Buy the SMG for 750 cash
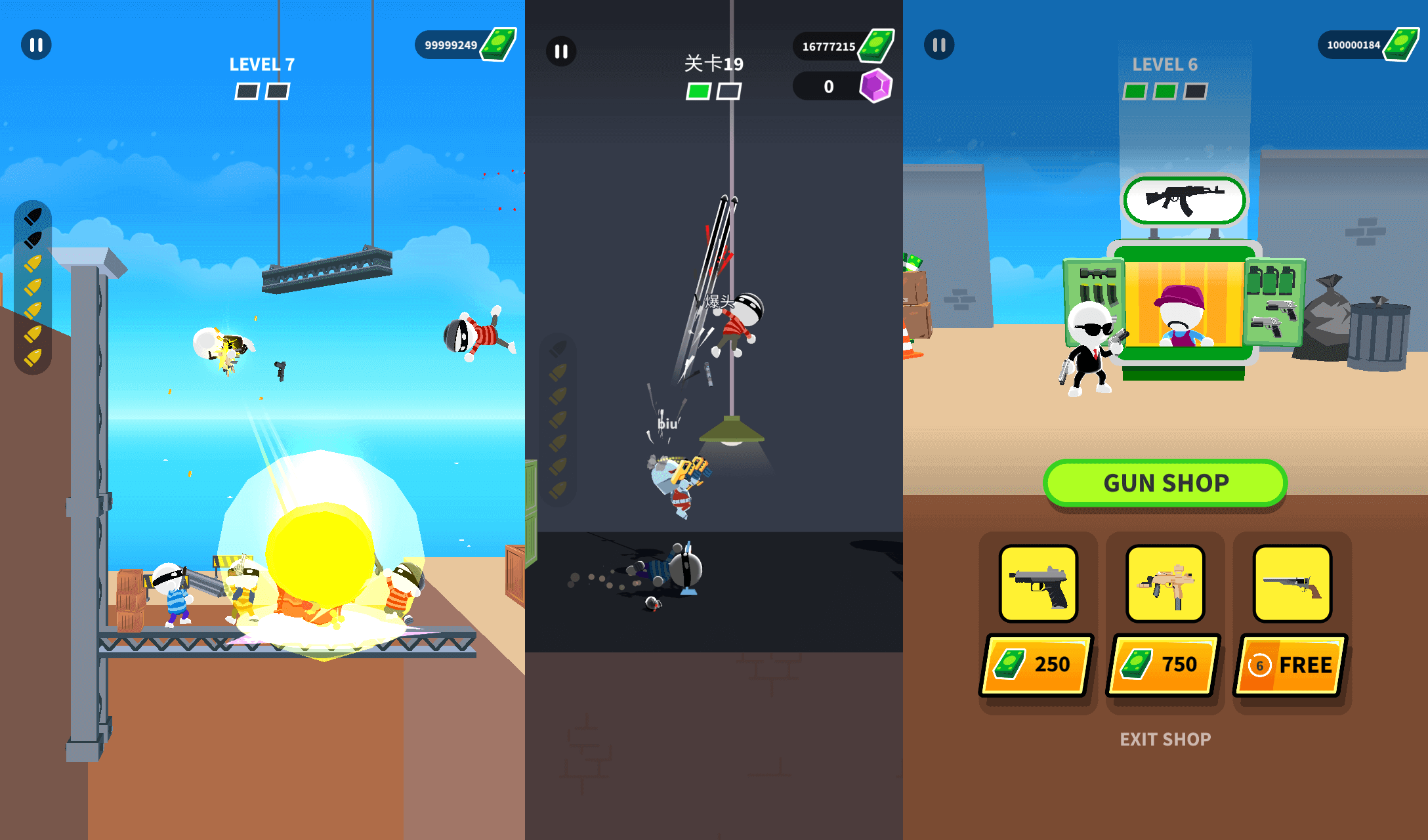This screenshot has width=1428, height=840. tap(1164, 664)
